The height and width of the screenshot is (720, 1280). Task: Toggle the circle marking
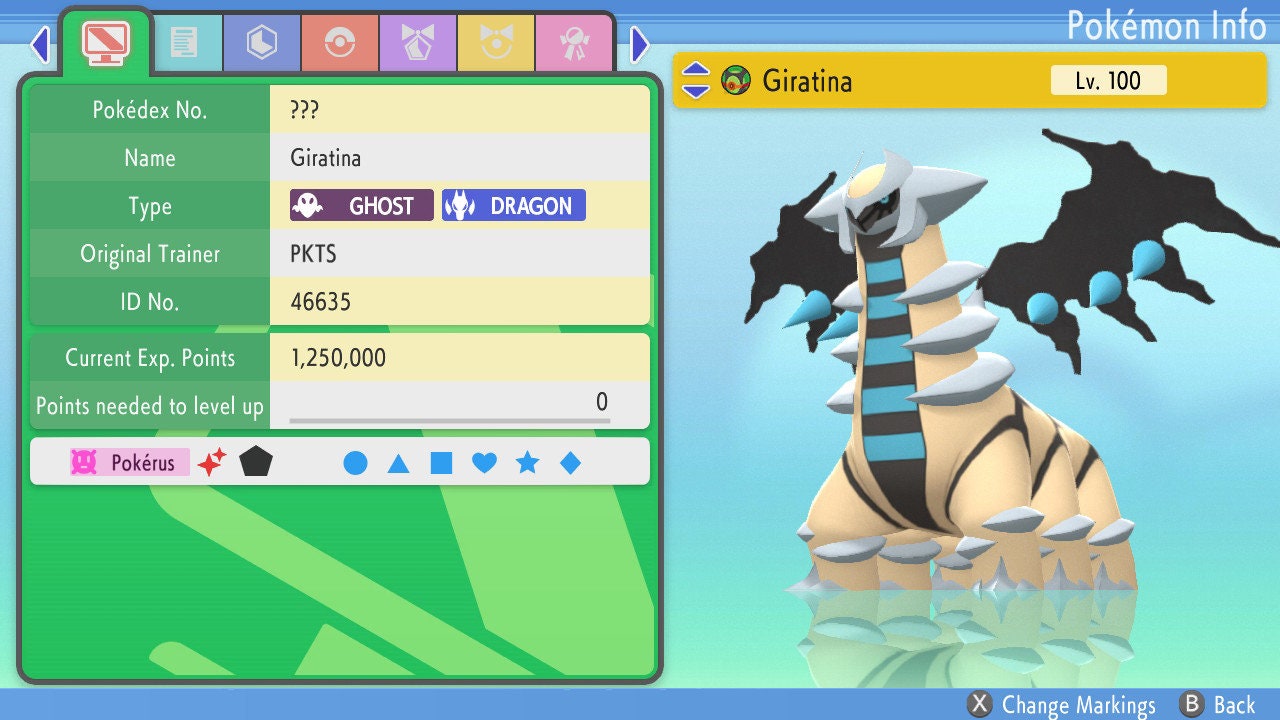point(355,463)
